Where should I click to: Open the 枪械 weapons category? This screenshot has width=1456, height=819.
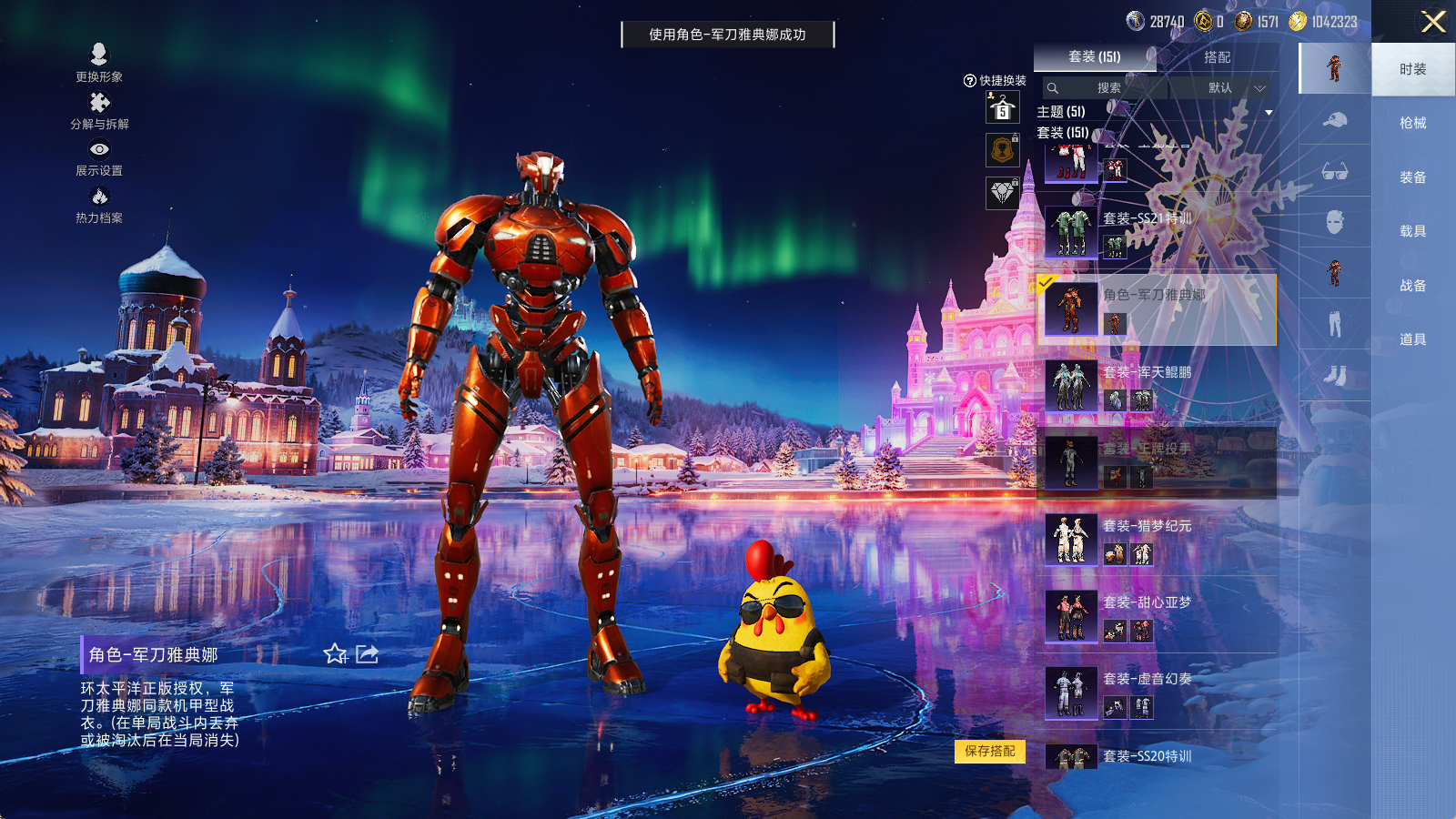(1412, 123)
